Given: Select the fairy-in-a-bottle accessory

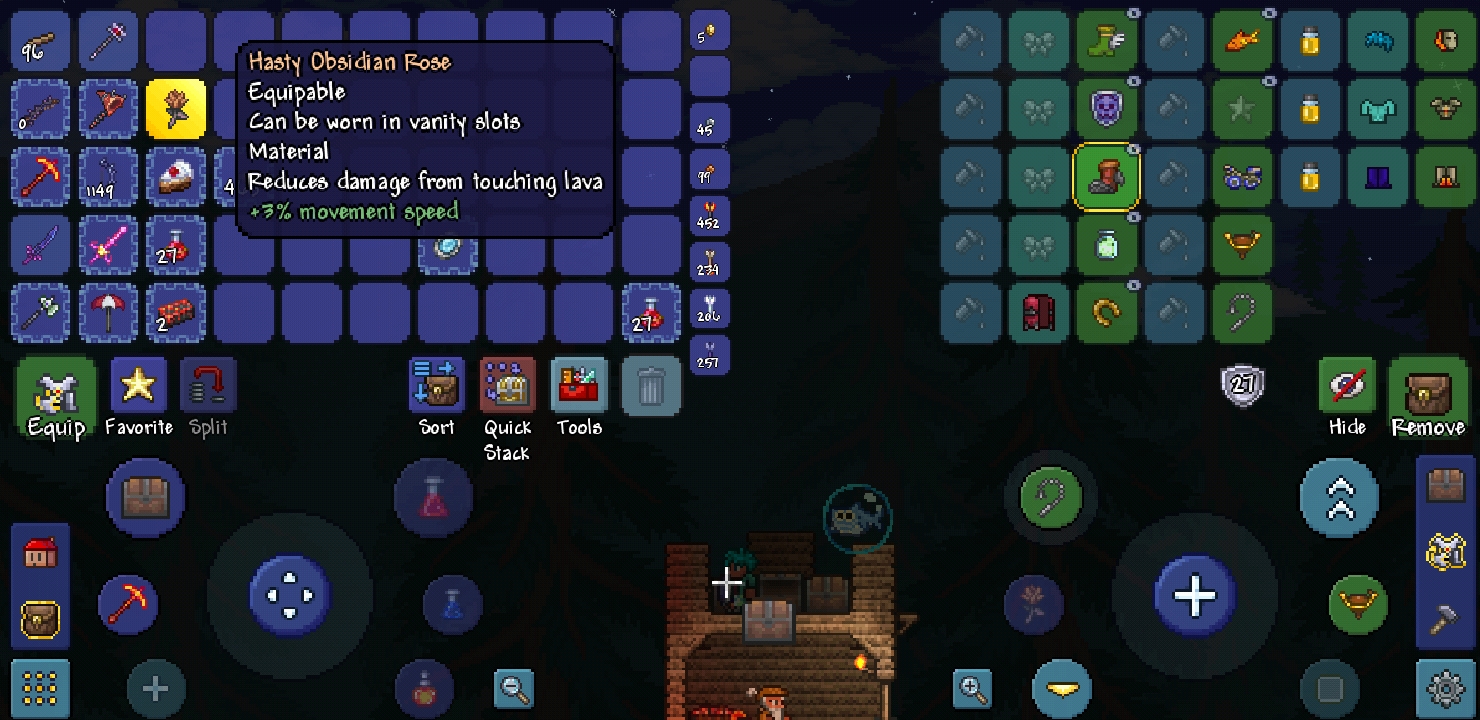Looking at the screenshot, I should [1107, 244].
